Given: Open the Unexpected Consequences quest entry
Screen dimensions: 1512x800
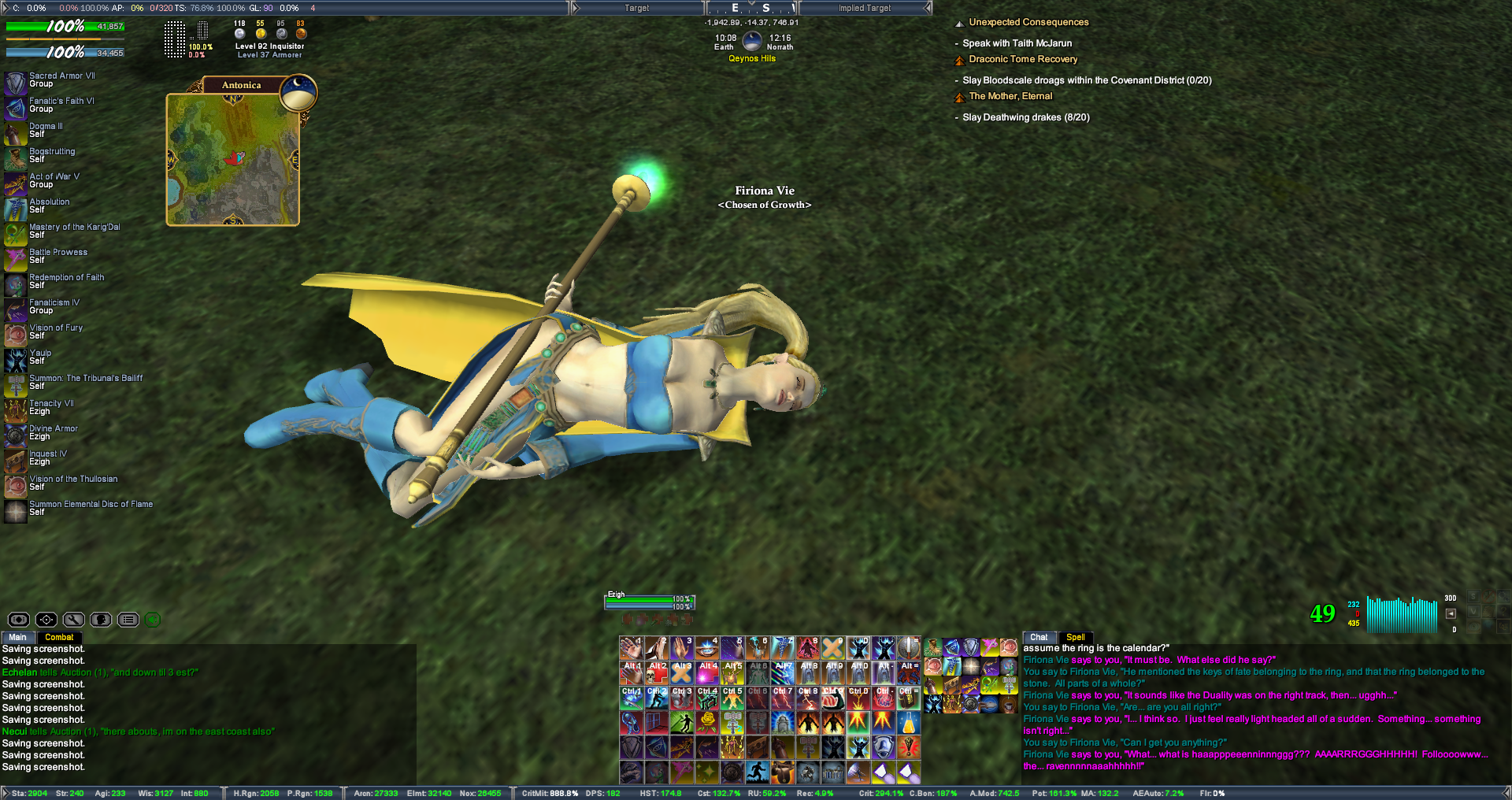Looking at the screenshot, I should (x=1028, y=22).
